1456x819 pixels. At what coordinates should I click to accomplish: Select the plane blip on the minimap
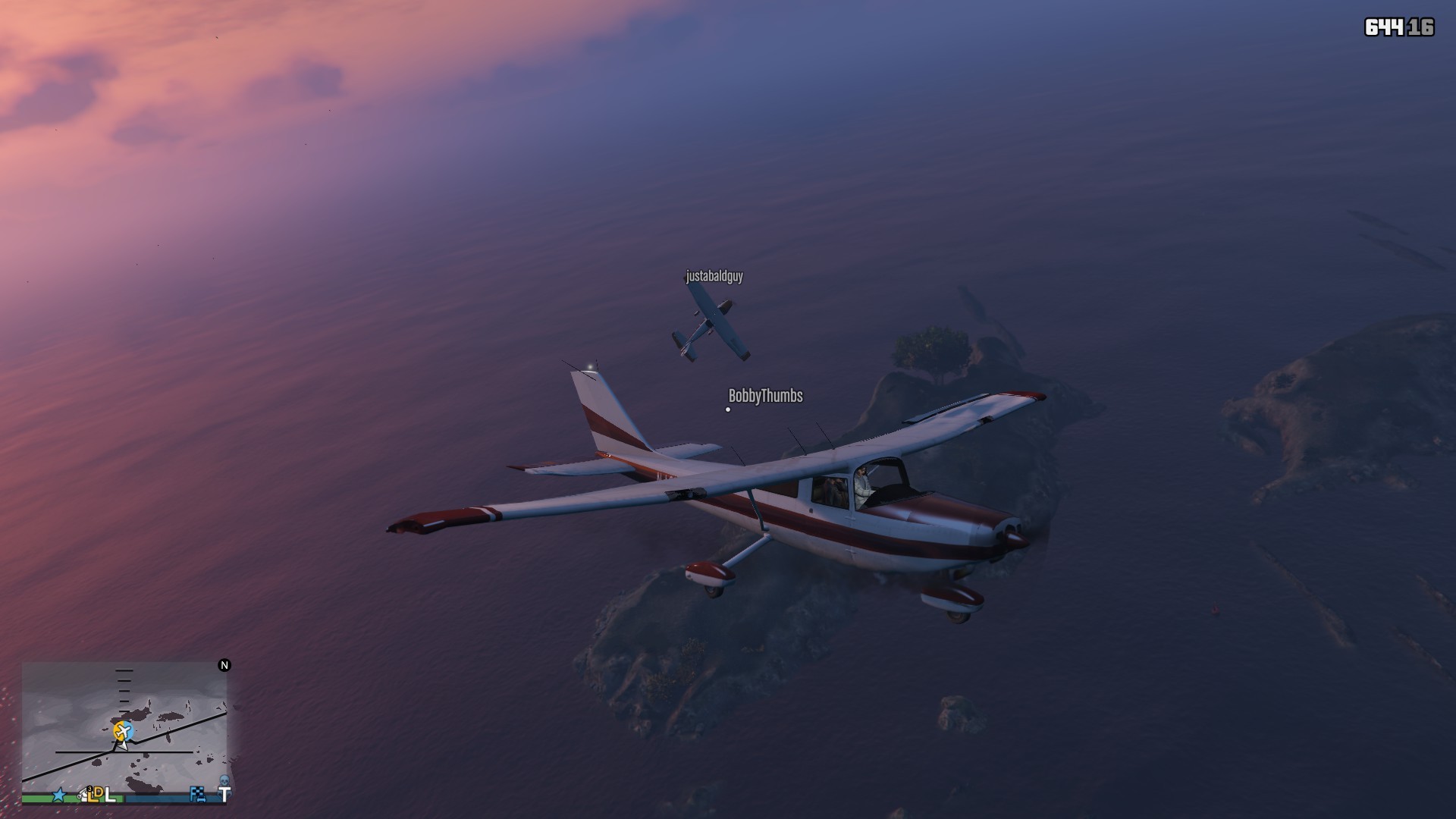pyautogui.click(x=124, y=731)
